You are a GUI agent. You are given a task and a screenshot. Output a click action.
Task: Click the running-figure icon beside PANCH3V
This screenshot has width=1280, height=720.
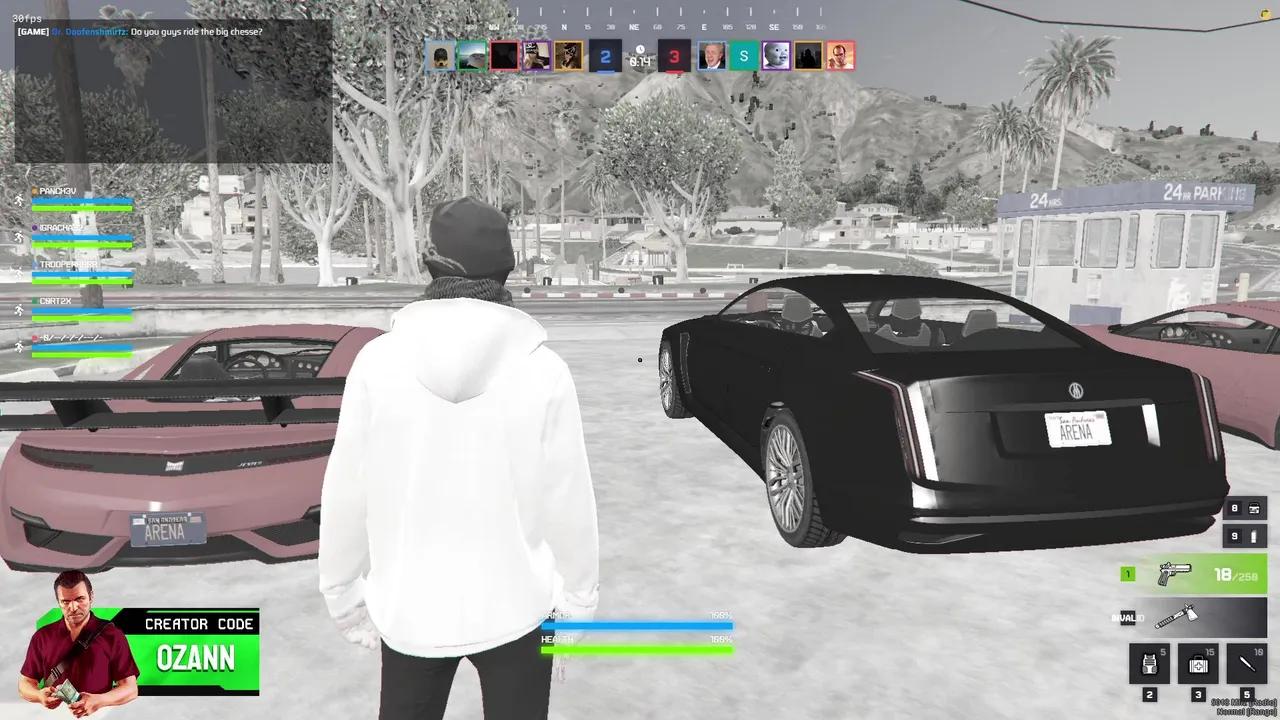tap(18, 200)
